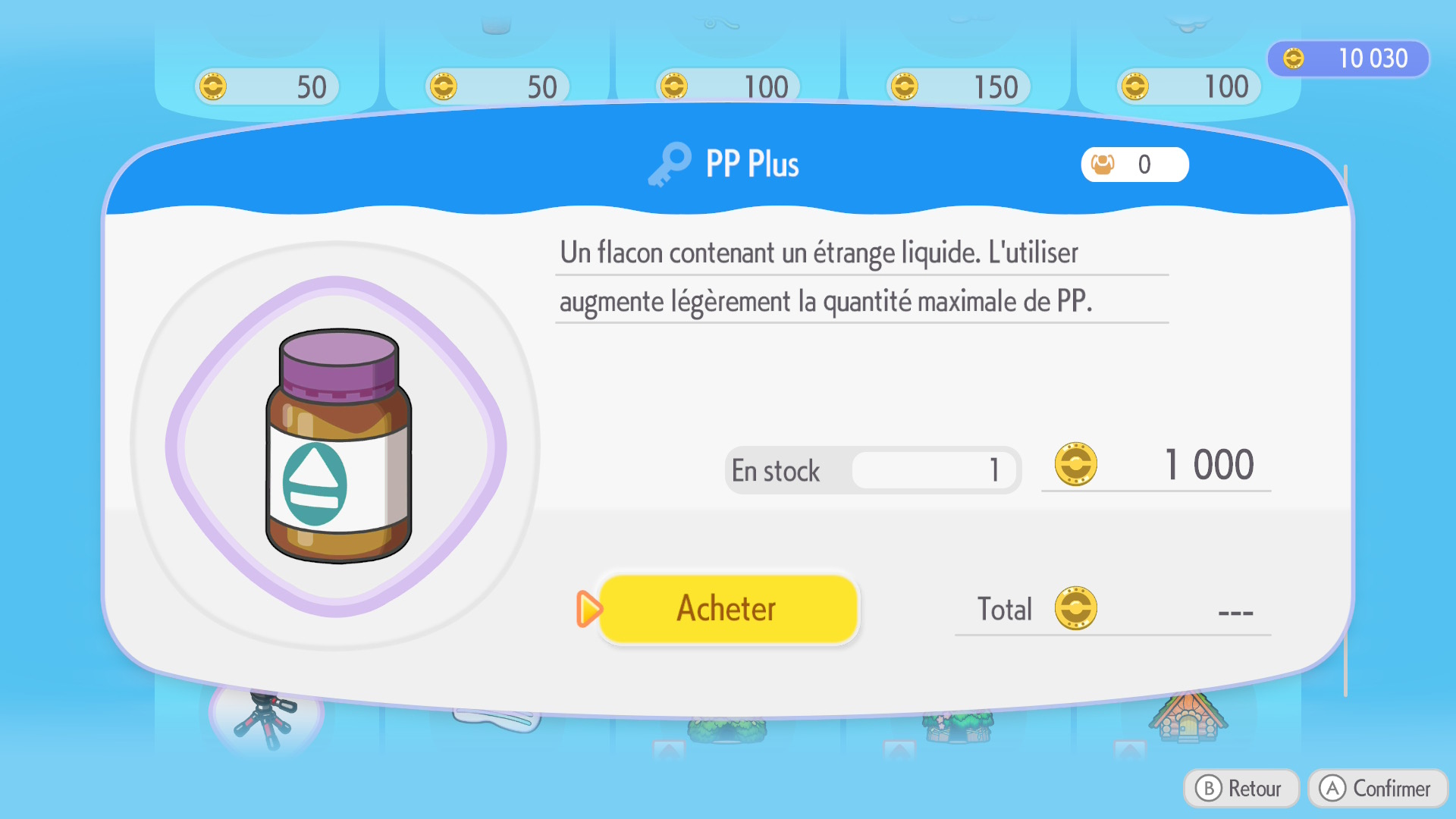
Task: Click the coin icon next to the 1 000 price
Action: (1074, 465)
